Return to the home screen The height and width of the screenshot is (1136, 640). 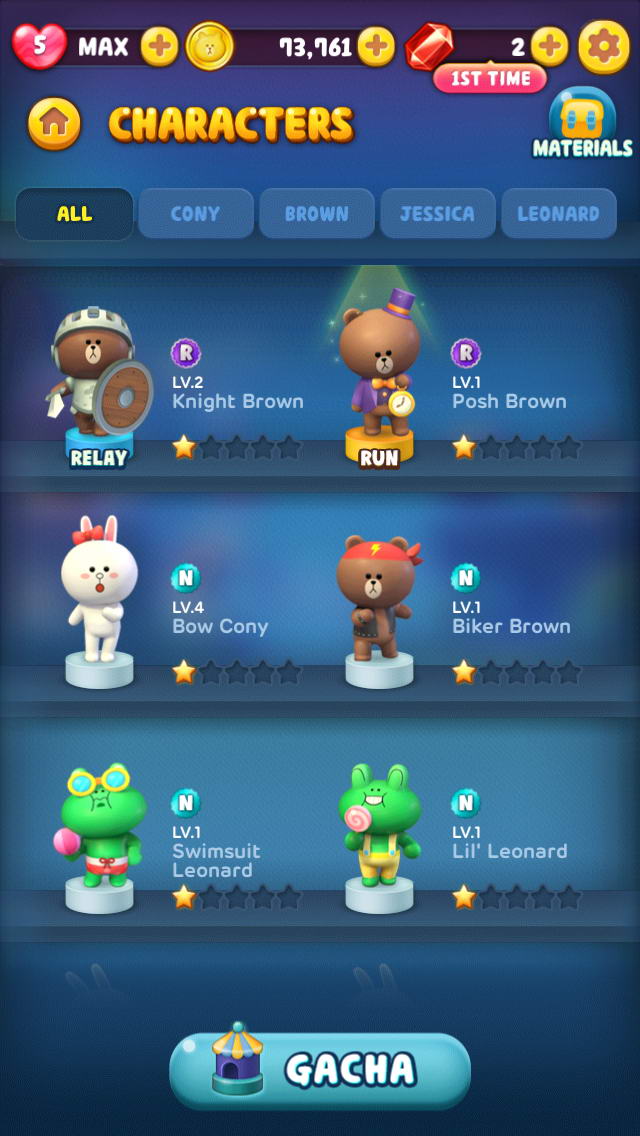tap(55, 123)
